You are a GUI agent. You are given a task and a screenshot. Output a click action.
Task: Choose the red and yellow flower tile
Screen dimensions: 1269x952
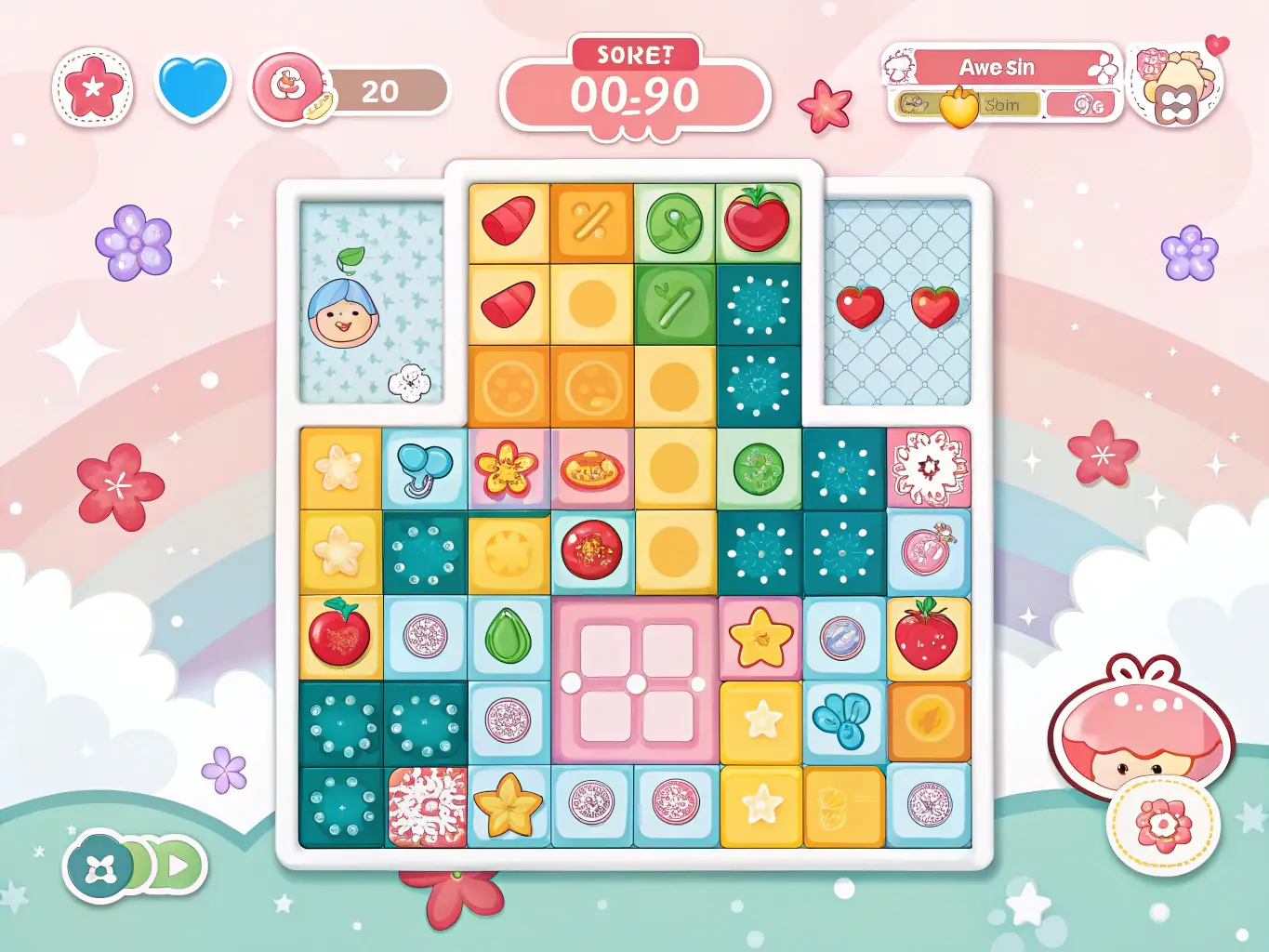pyautogui.click(x=507, y=468)
